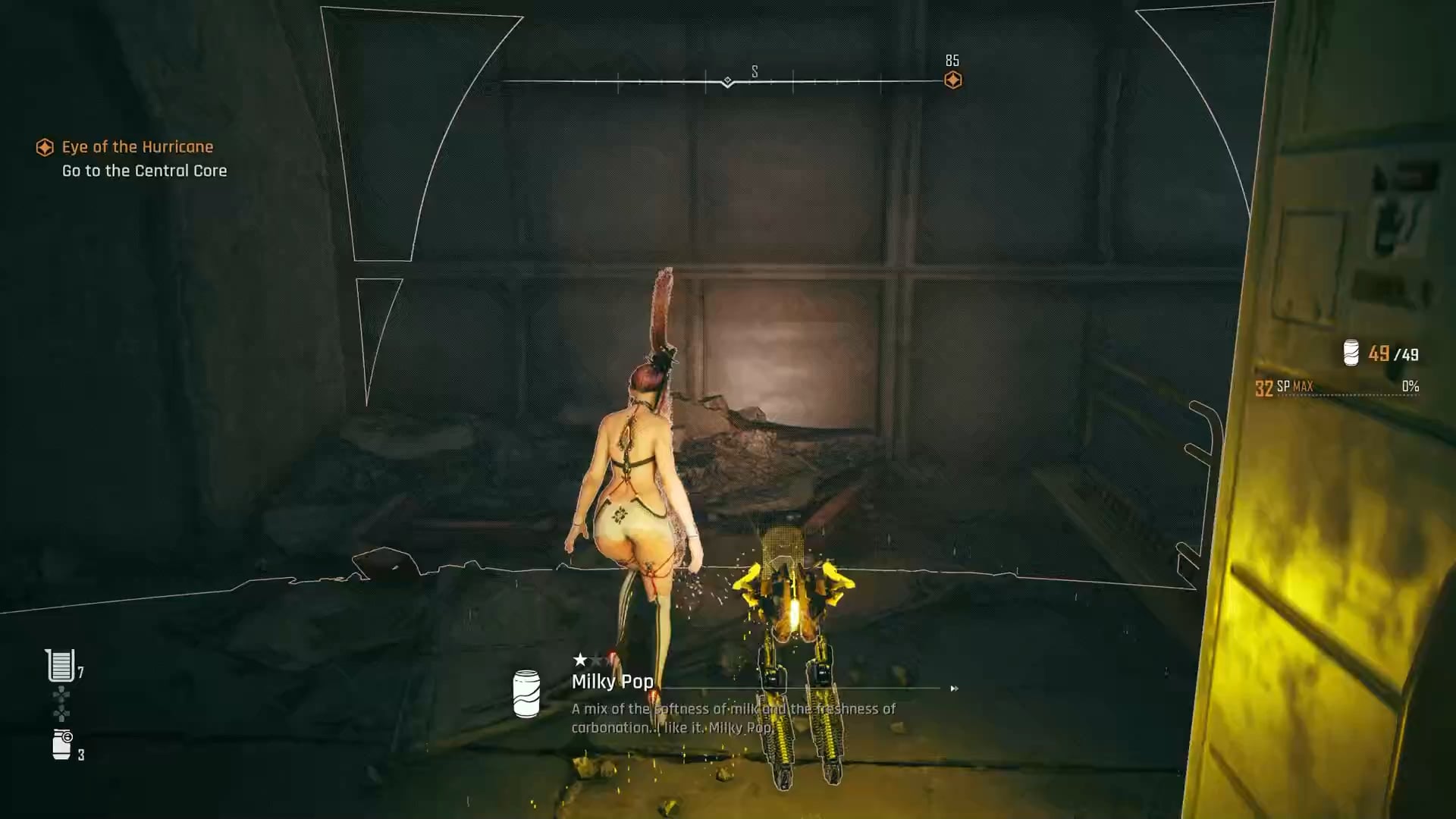This screenshot has height=819, width=1456.
Task: Use the healing item slot showing 7
Action: coord(60,666)
